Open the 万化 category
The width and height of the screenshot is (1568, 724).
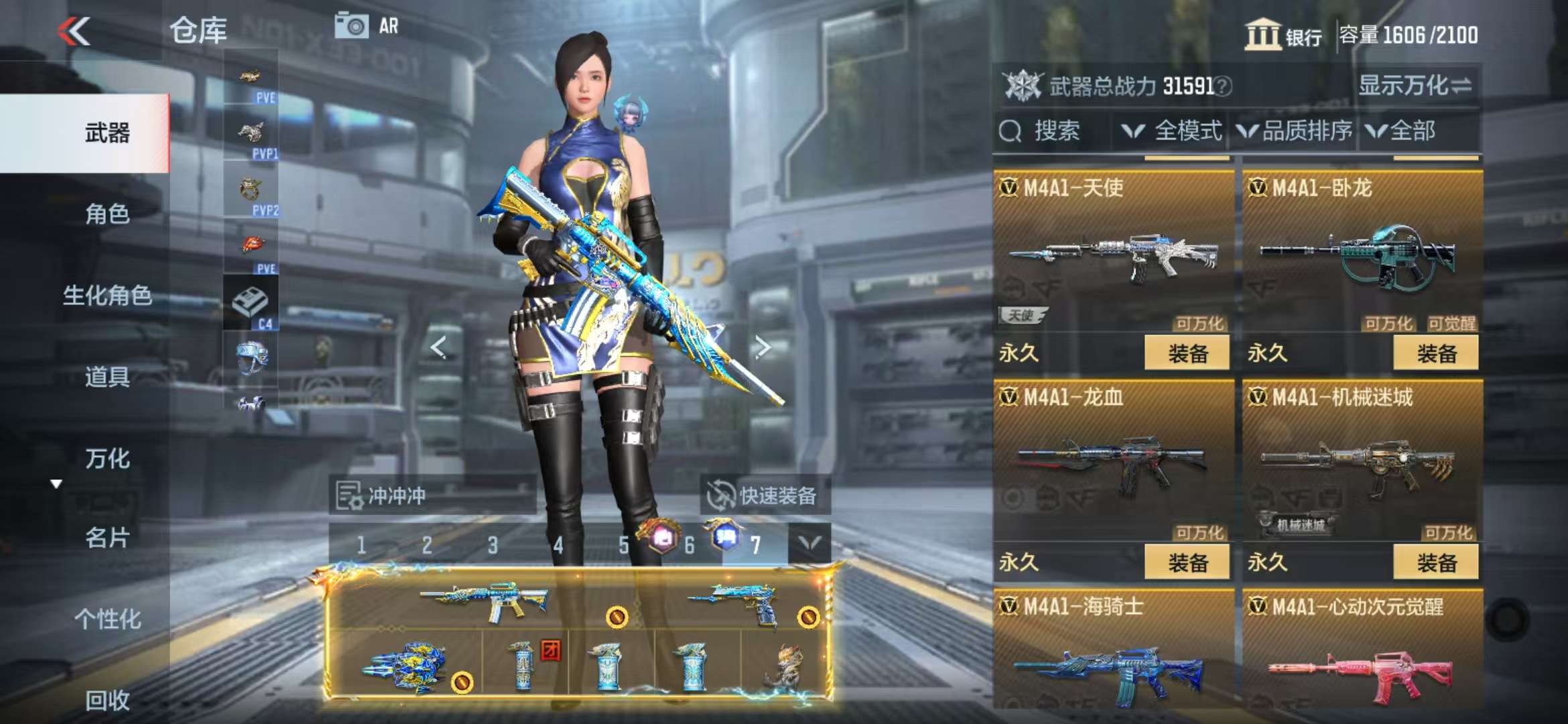point(107,459)
